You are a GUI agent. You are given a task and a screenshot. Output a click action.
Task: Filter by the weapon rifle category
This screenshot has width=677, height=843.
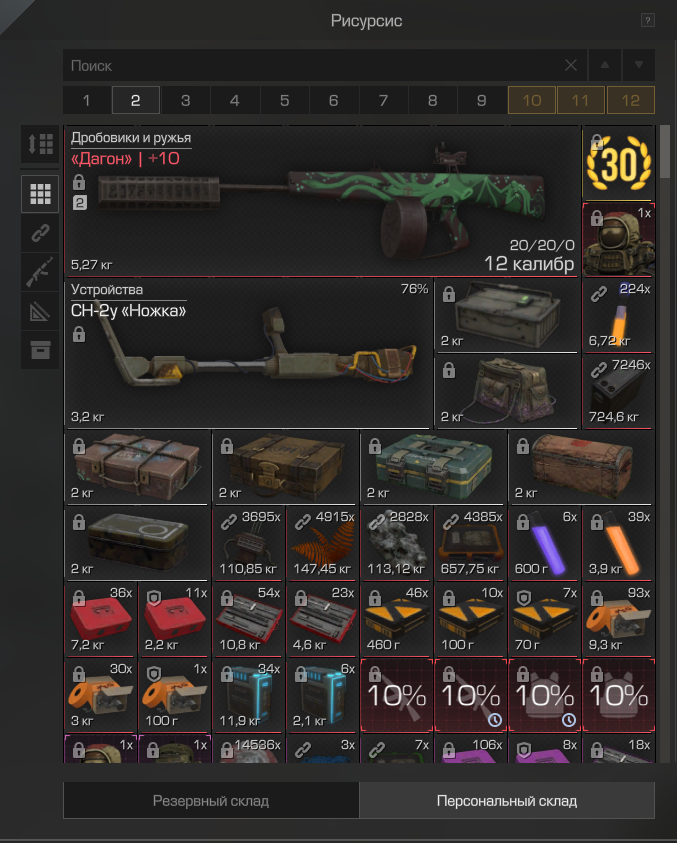coord(40,272)
